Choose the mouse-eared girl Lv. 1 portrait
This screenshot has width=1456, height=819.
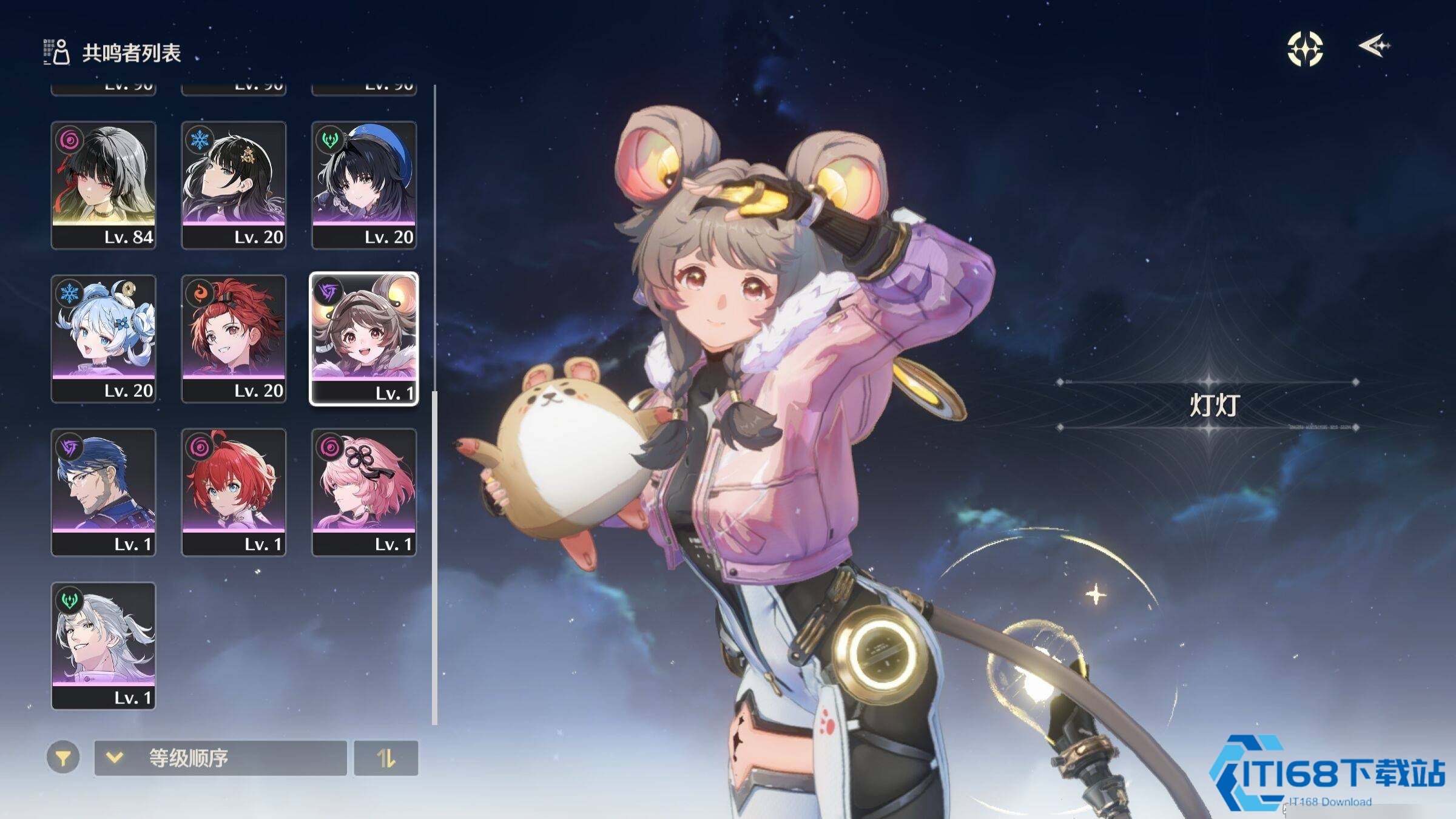tap(364, 339)
